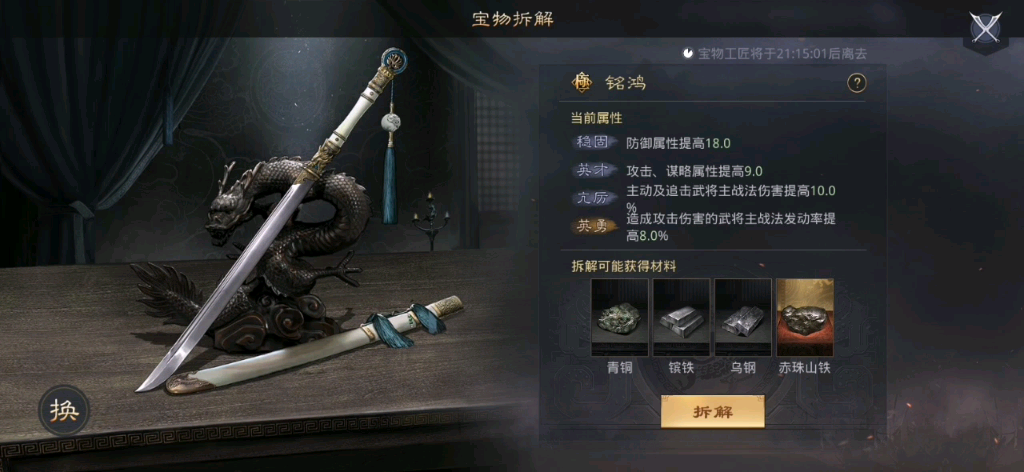1024x472 pixels.
Task: Inspect the 赤珠山铁 material slot
Action: [x=805, y=317]
